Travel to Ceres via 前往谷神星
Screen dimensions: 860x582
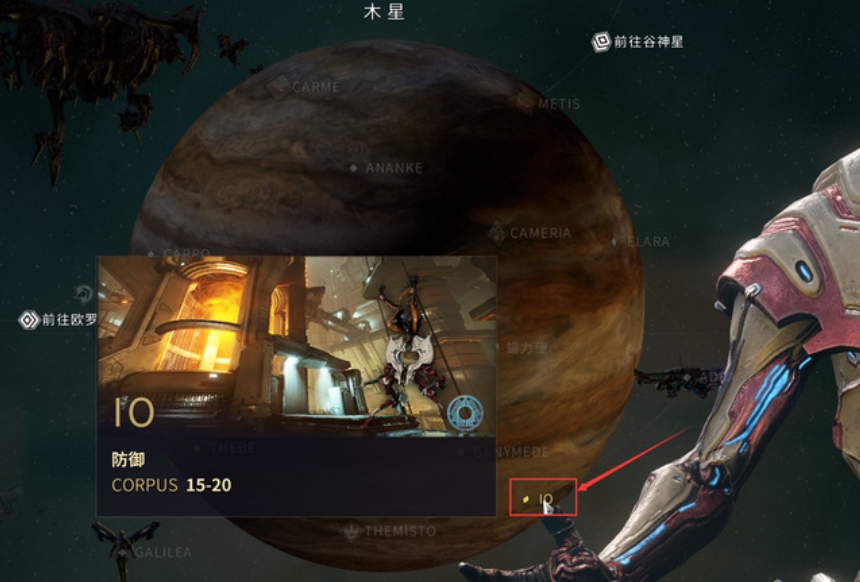(638, 42)
